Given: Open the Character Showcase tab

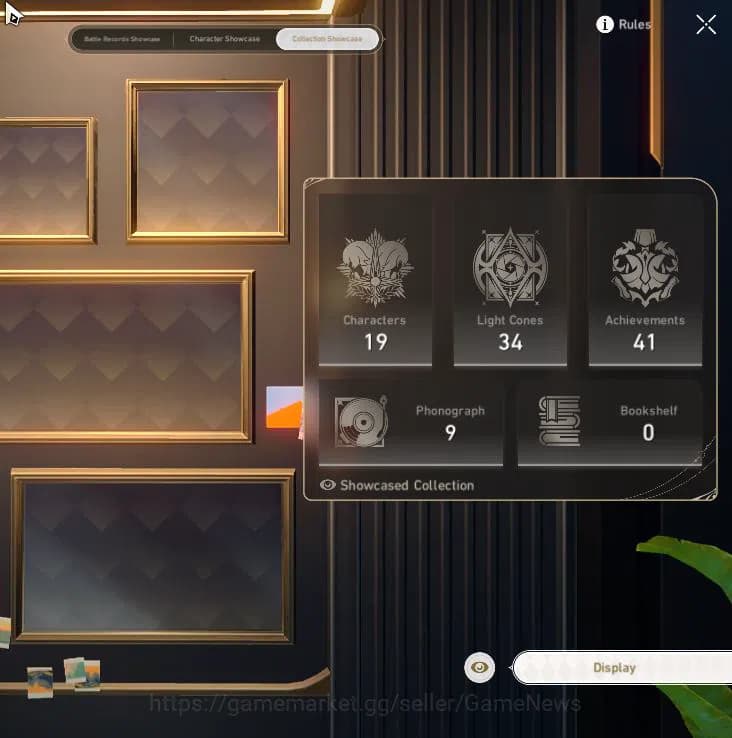Looking at the screenshot, I should tap(224, 39).
